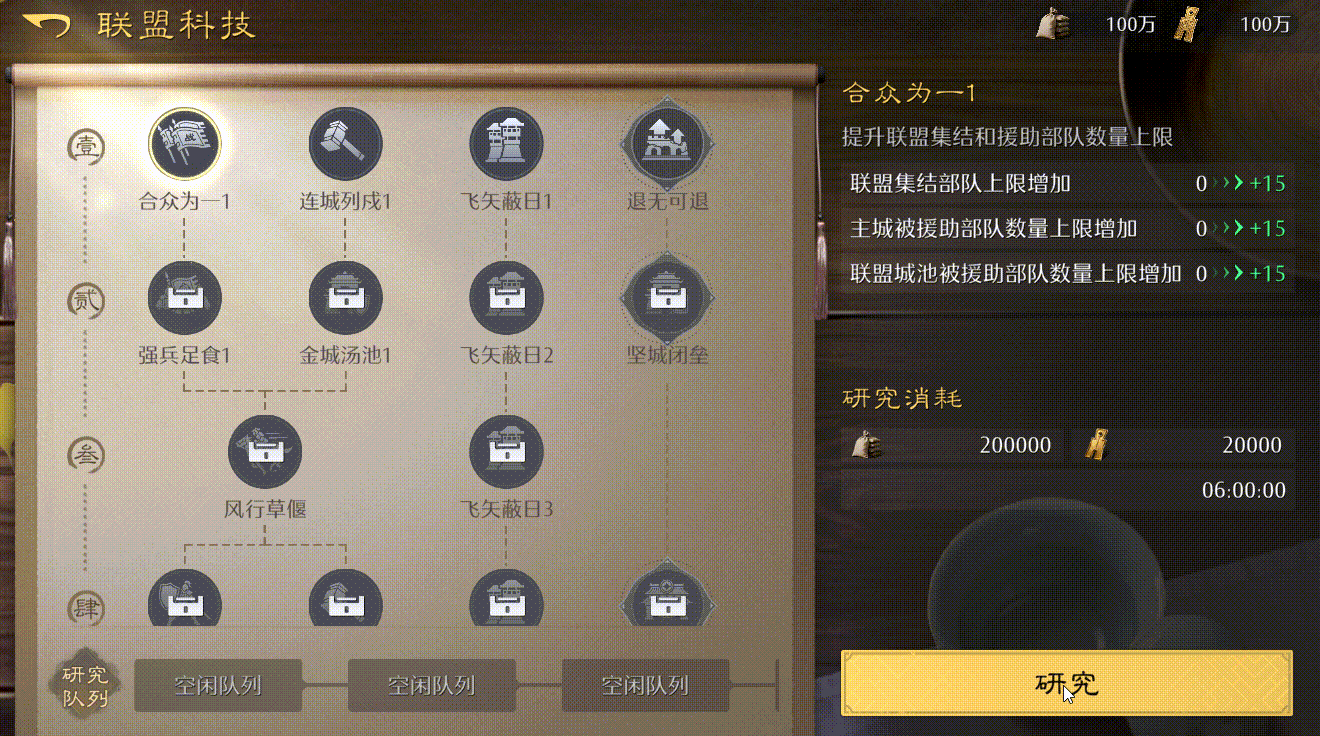Select the 金城汤池1 technology
The height and width of the screenshot is (736, 1320).
point(345,297)
